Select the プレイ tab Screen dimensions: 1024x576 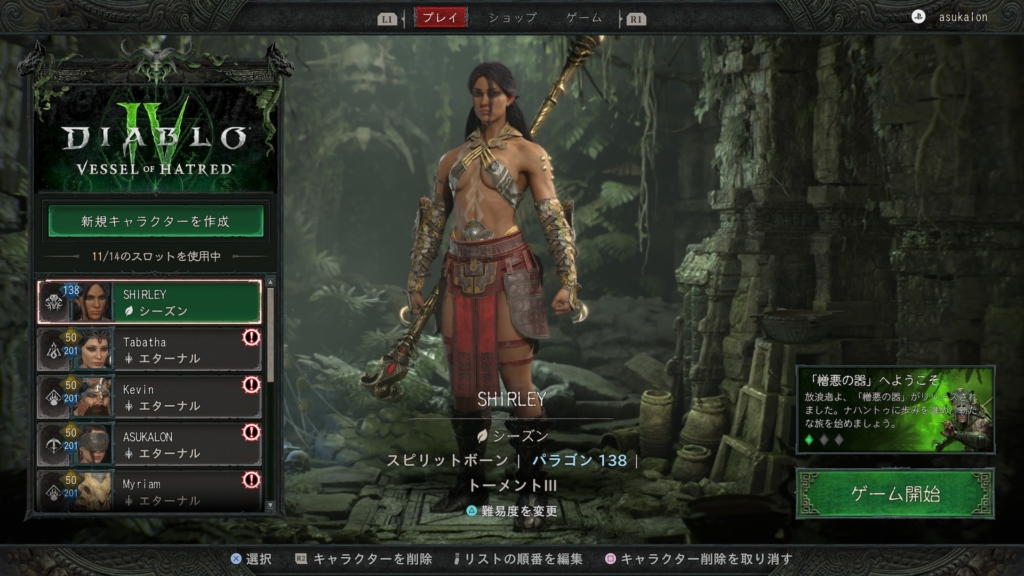click(440, 18)
